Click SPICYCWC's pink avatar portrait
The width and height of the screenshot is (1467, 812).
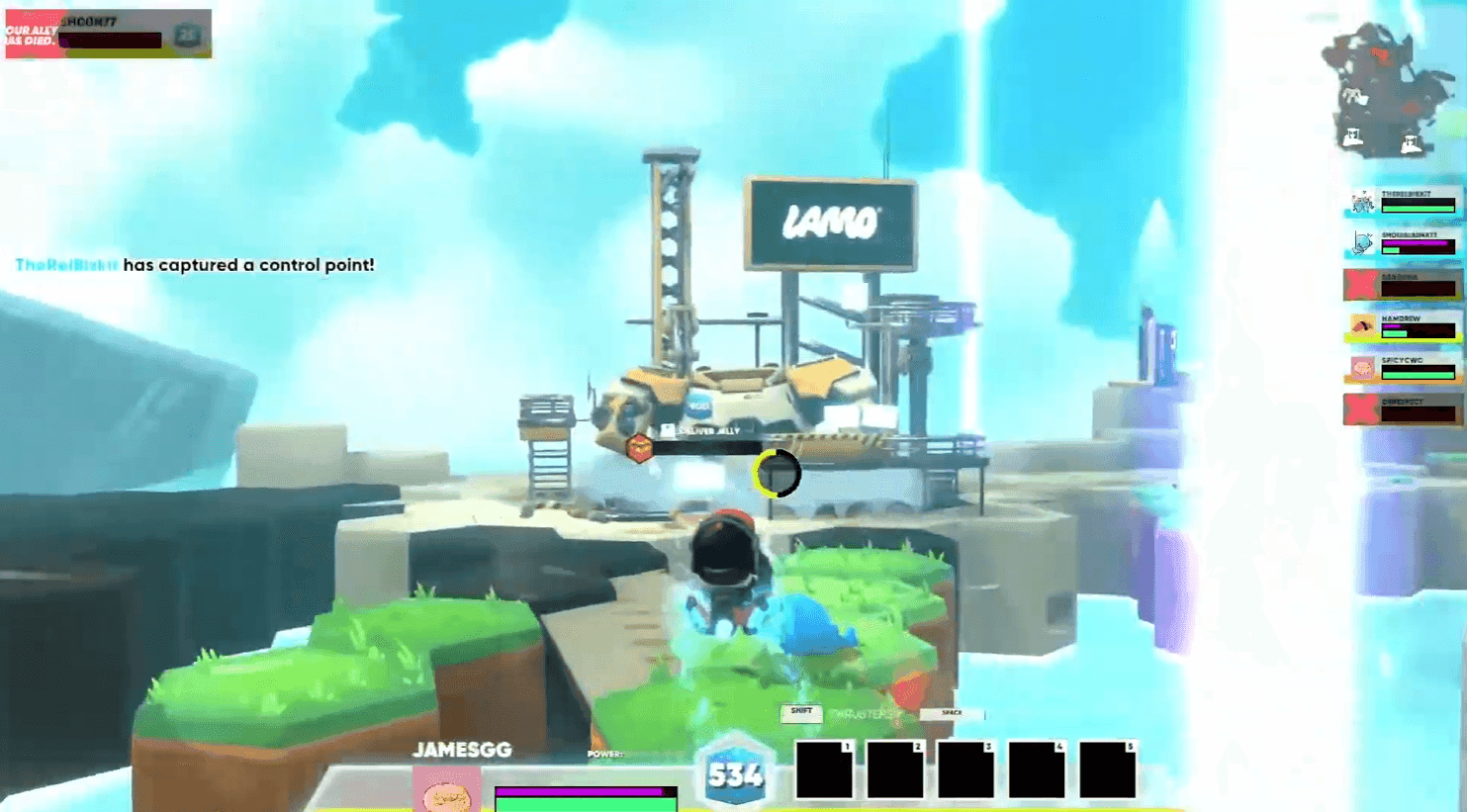[1361, 367]
